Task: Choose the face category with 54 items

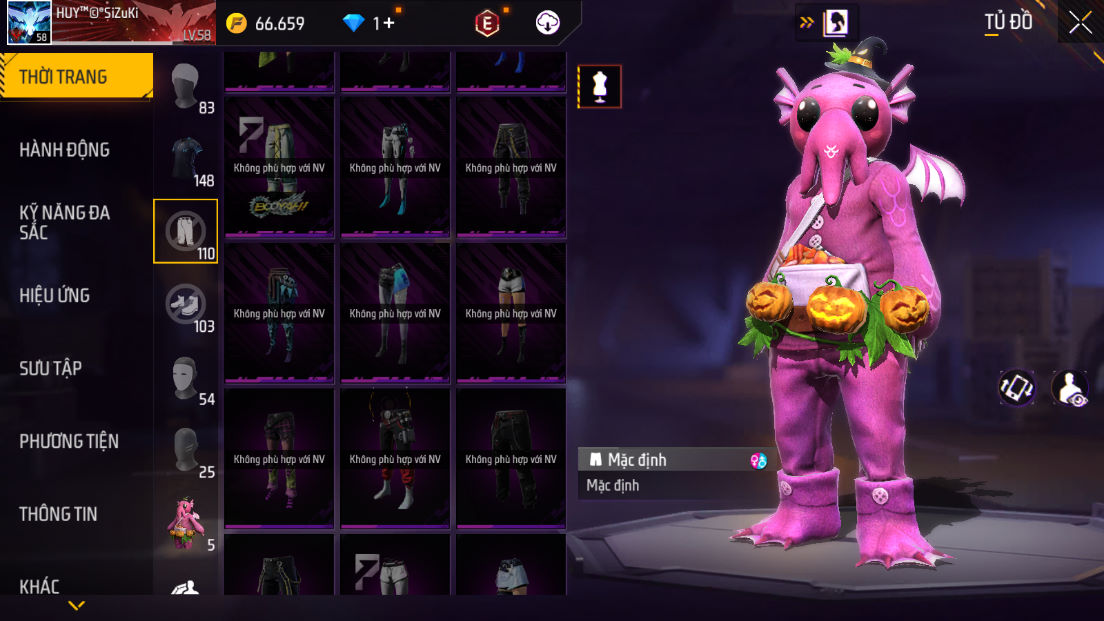Action: coord(186,377)
